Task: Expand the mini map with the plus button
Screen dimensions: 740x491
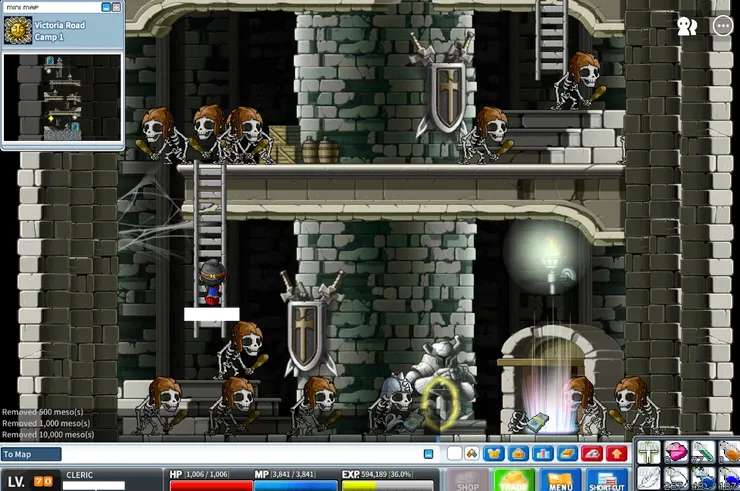Action: pos(116,7)
